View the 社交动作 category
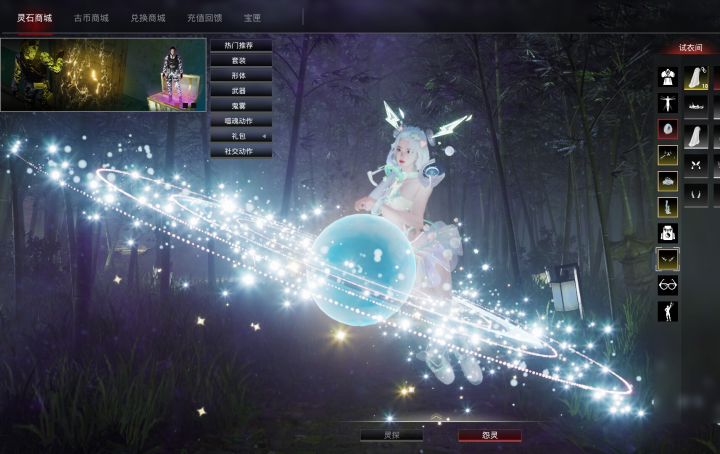The image size is (720, 454). point(240,151)
